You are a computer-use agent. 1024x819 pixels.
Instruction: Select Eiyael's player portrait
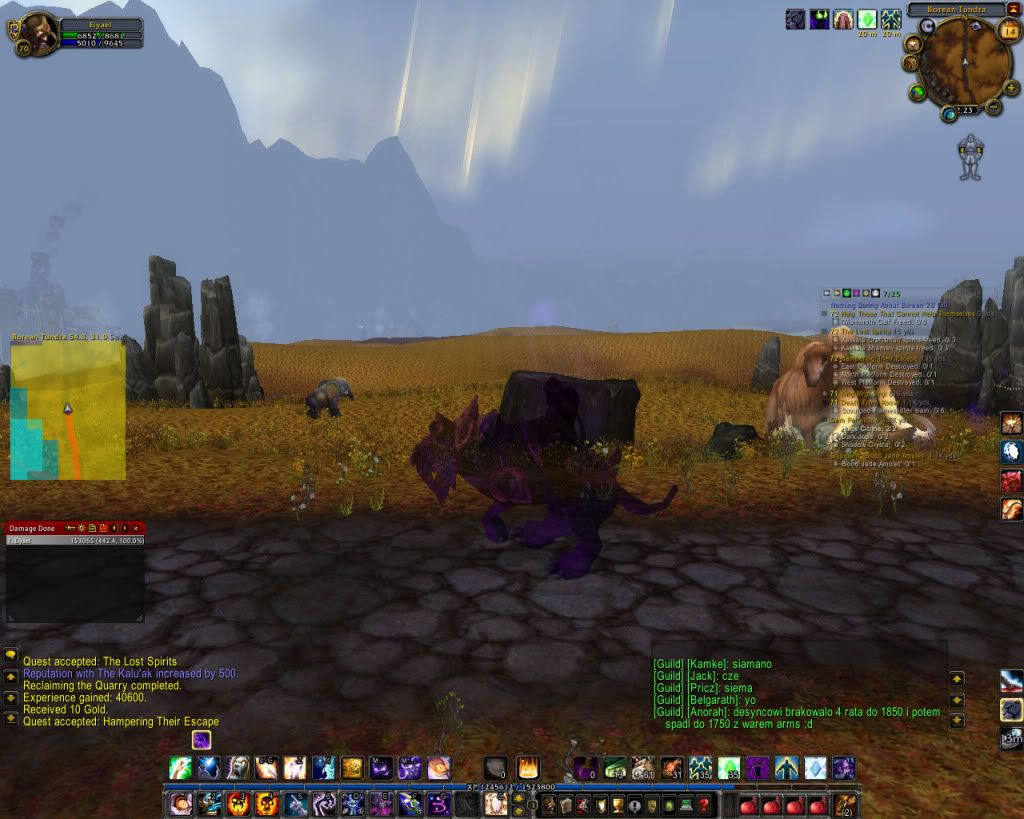pyautogui.click(x=36, y=31)
